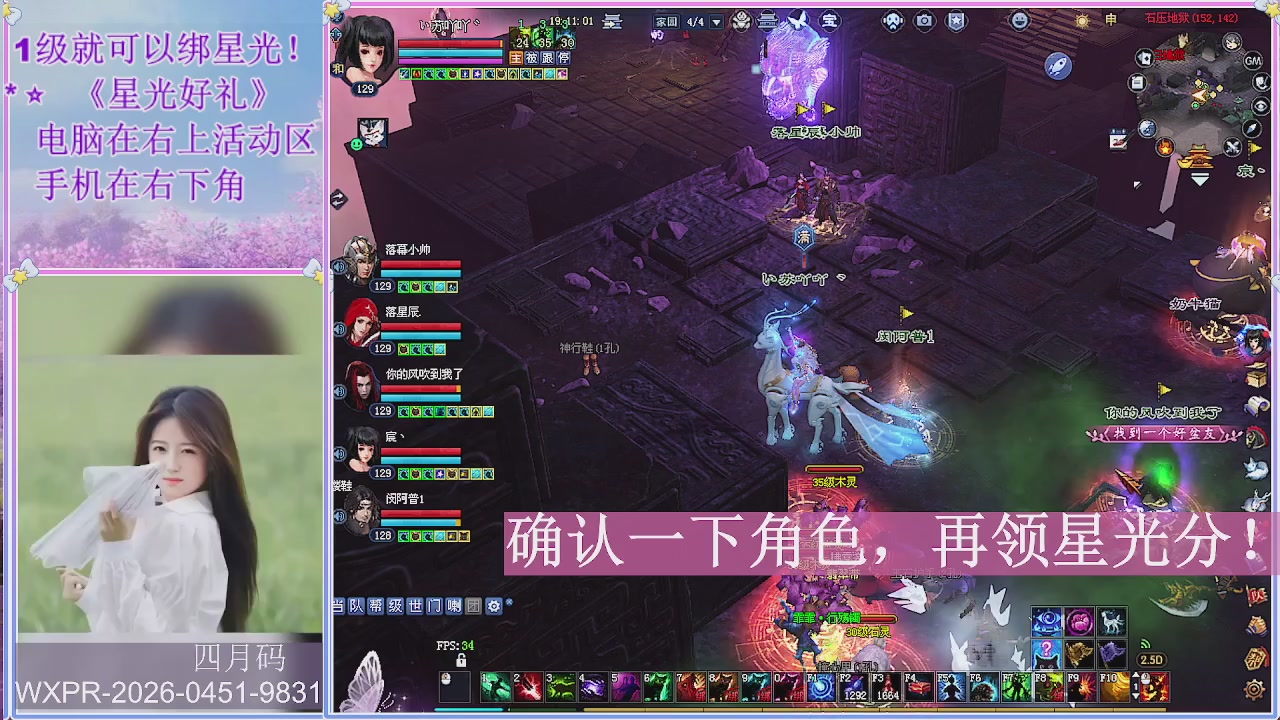
Task: Open the 宝 treasure icon on top bar
Action: 829,21
